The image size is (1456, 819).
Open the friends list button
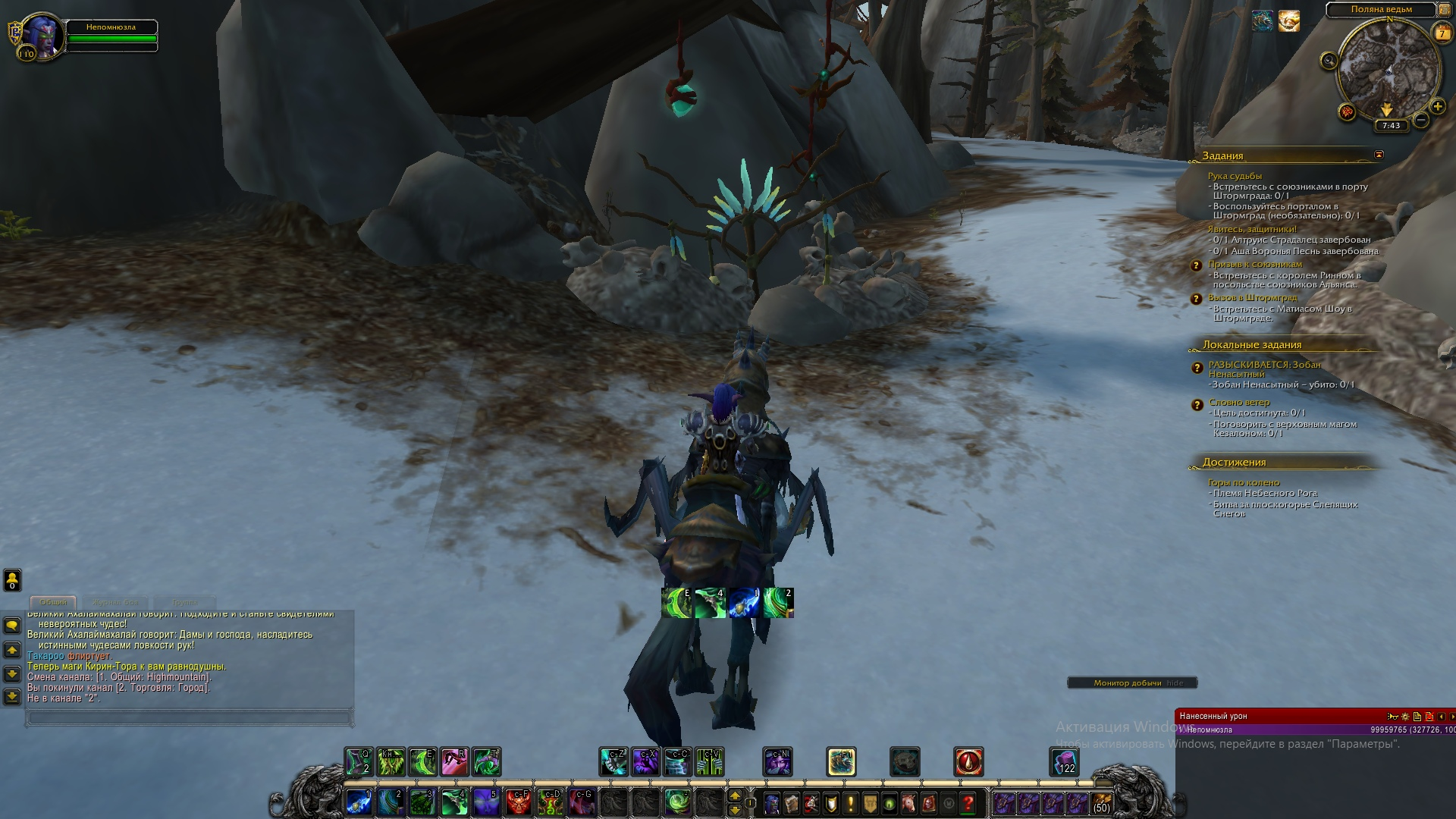[x=12, y=581]
